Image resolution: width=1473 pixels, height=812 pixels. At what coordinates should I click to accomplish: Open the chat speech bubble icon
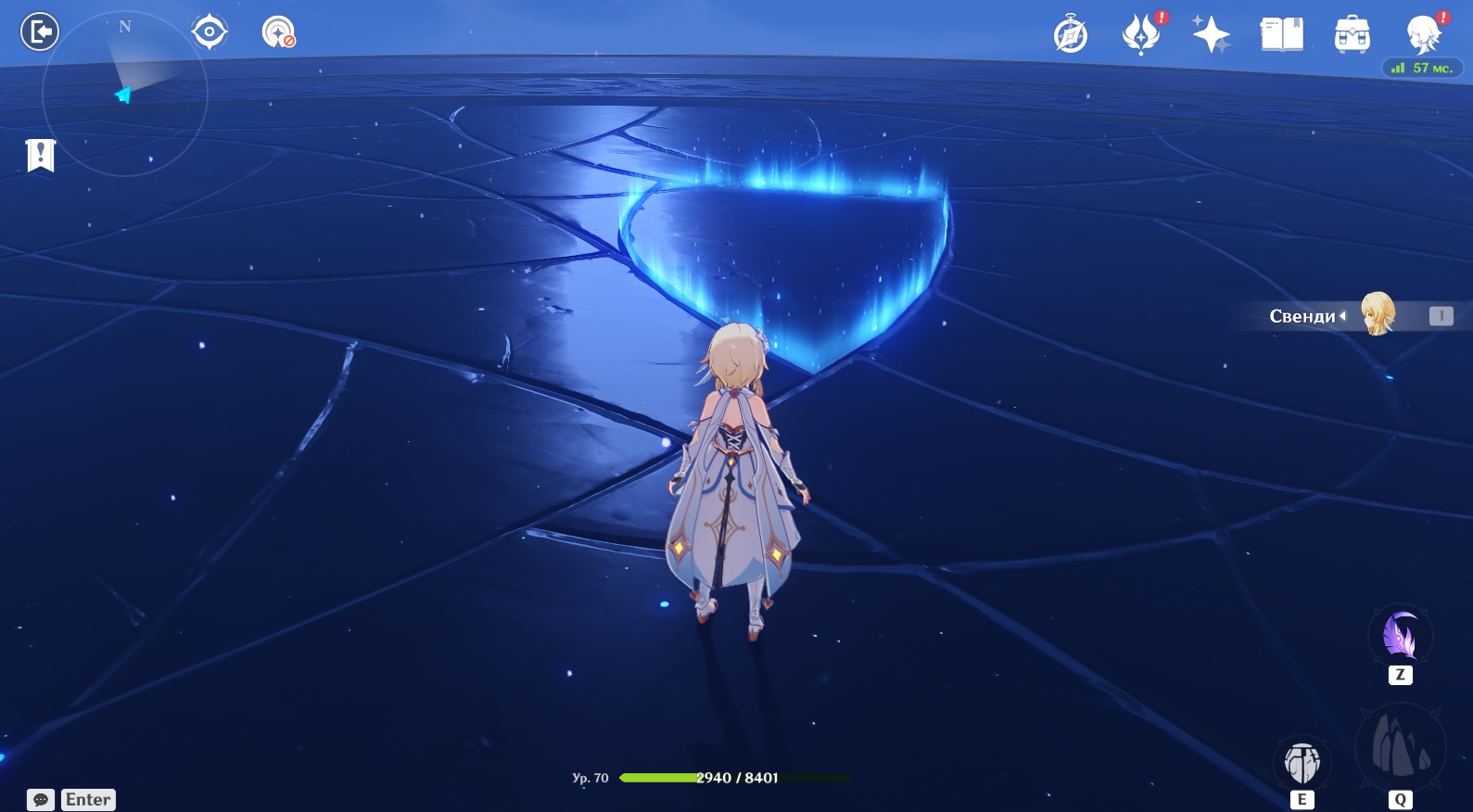tap(41, 799)
